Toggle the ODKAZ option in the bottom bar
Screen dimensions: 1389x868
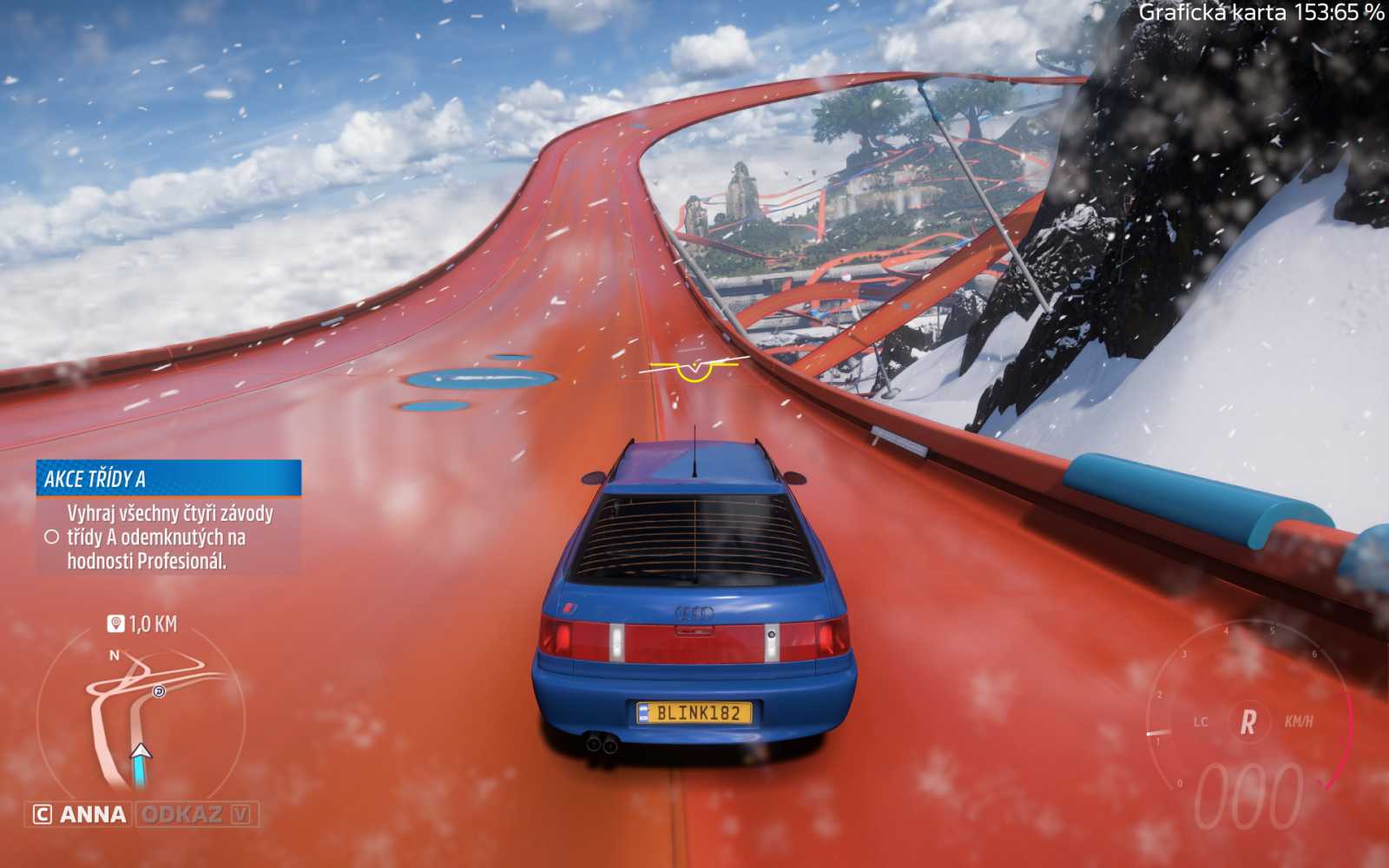[181, 815]
